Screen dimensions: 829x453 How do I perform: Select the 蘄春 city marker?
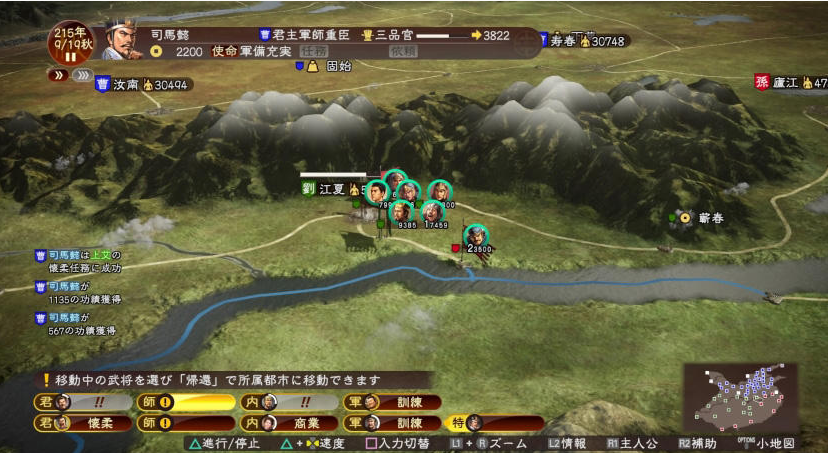pos(686,216)
